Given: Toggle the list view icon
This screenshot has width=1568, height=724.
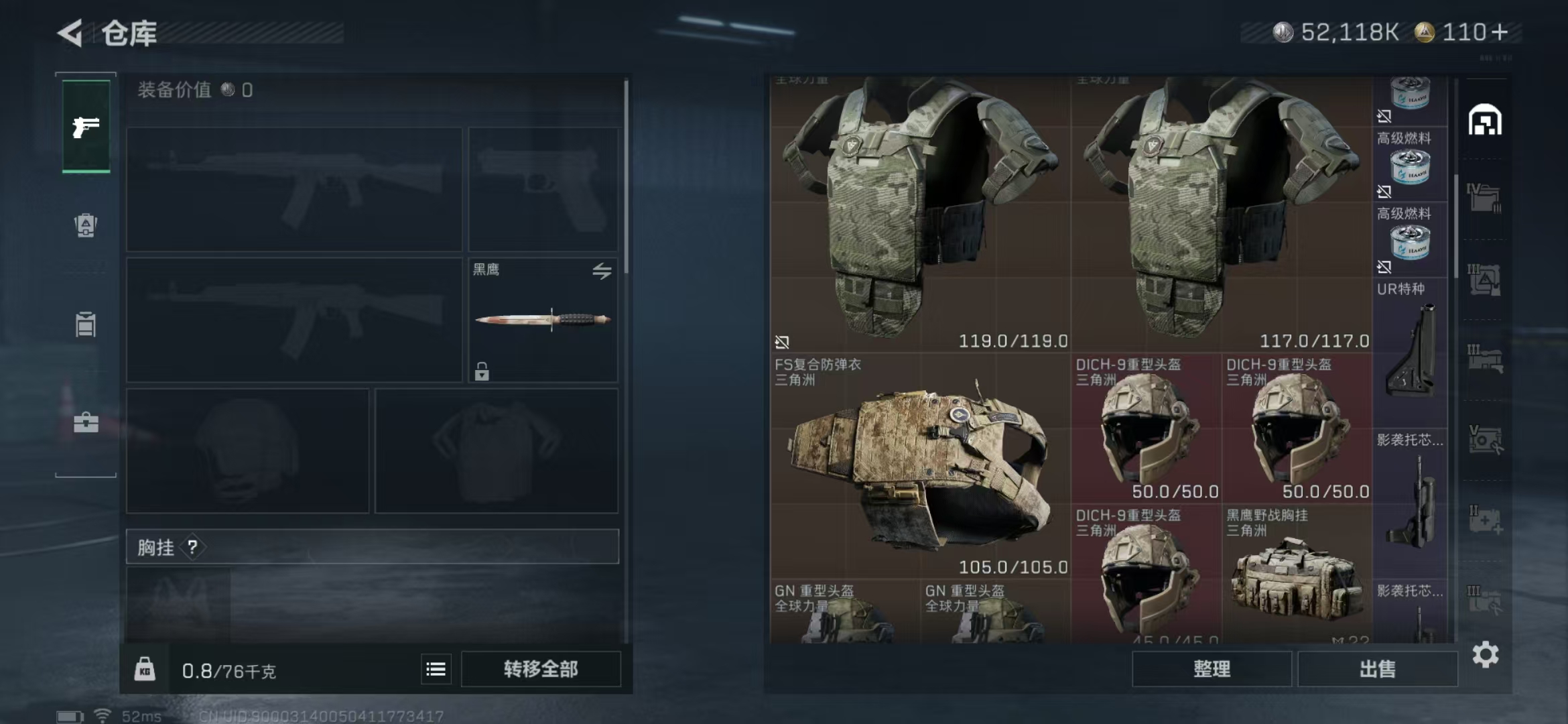Looking at the screenshot, I should [x=436, y=669].
